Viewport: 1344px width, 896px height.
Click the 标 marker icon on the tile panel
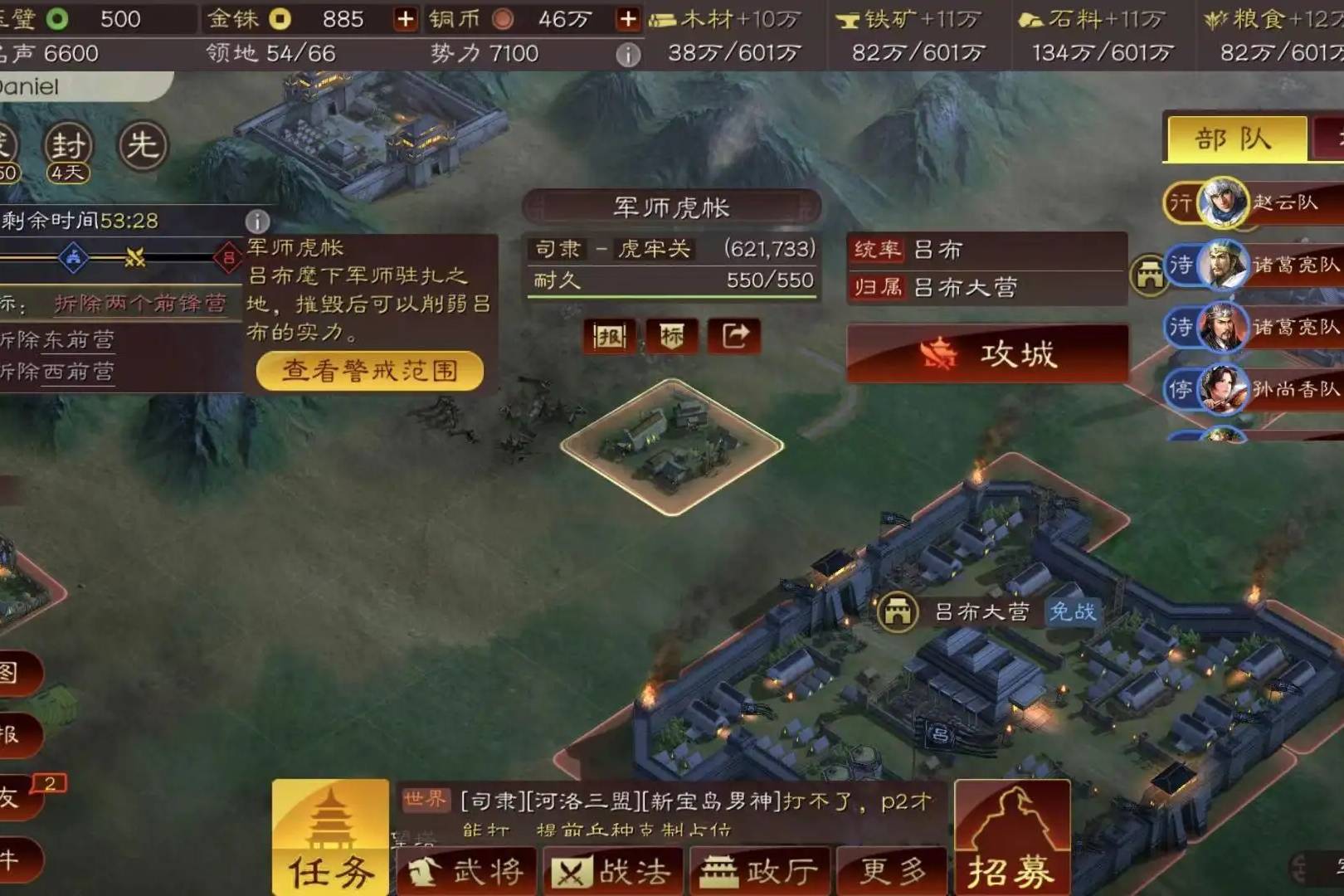click(x=672, y=337)
